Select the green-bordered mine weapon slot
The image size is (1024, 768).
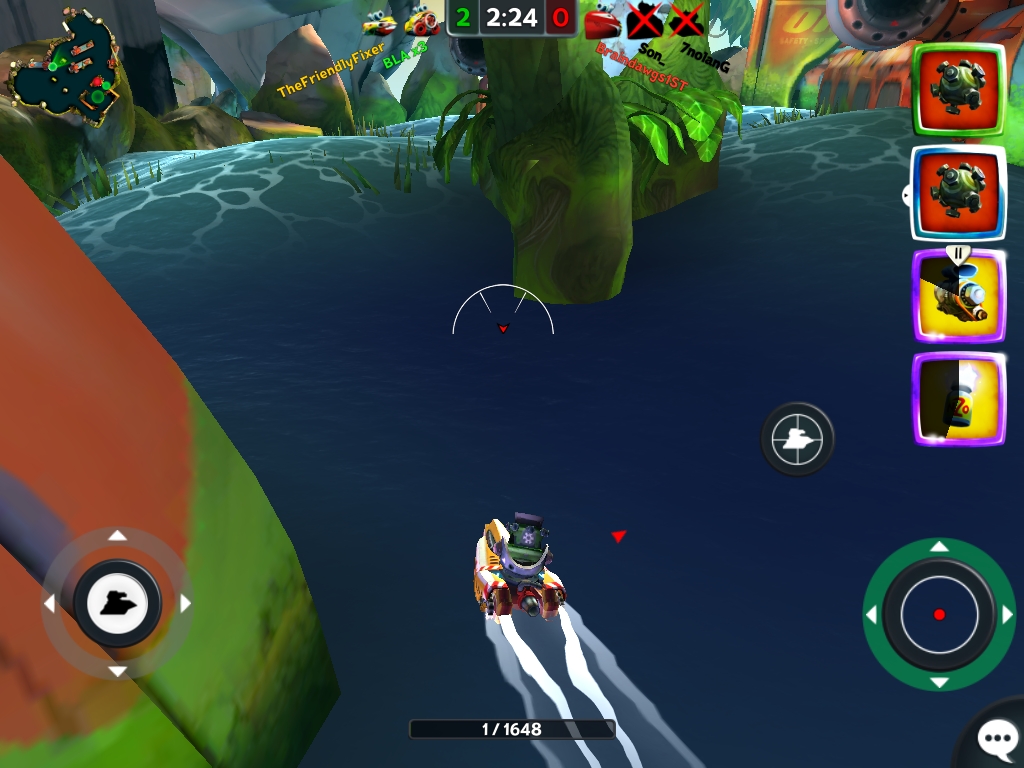point(958,90)
